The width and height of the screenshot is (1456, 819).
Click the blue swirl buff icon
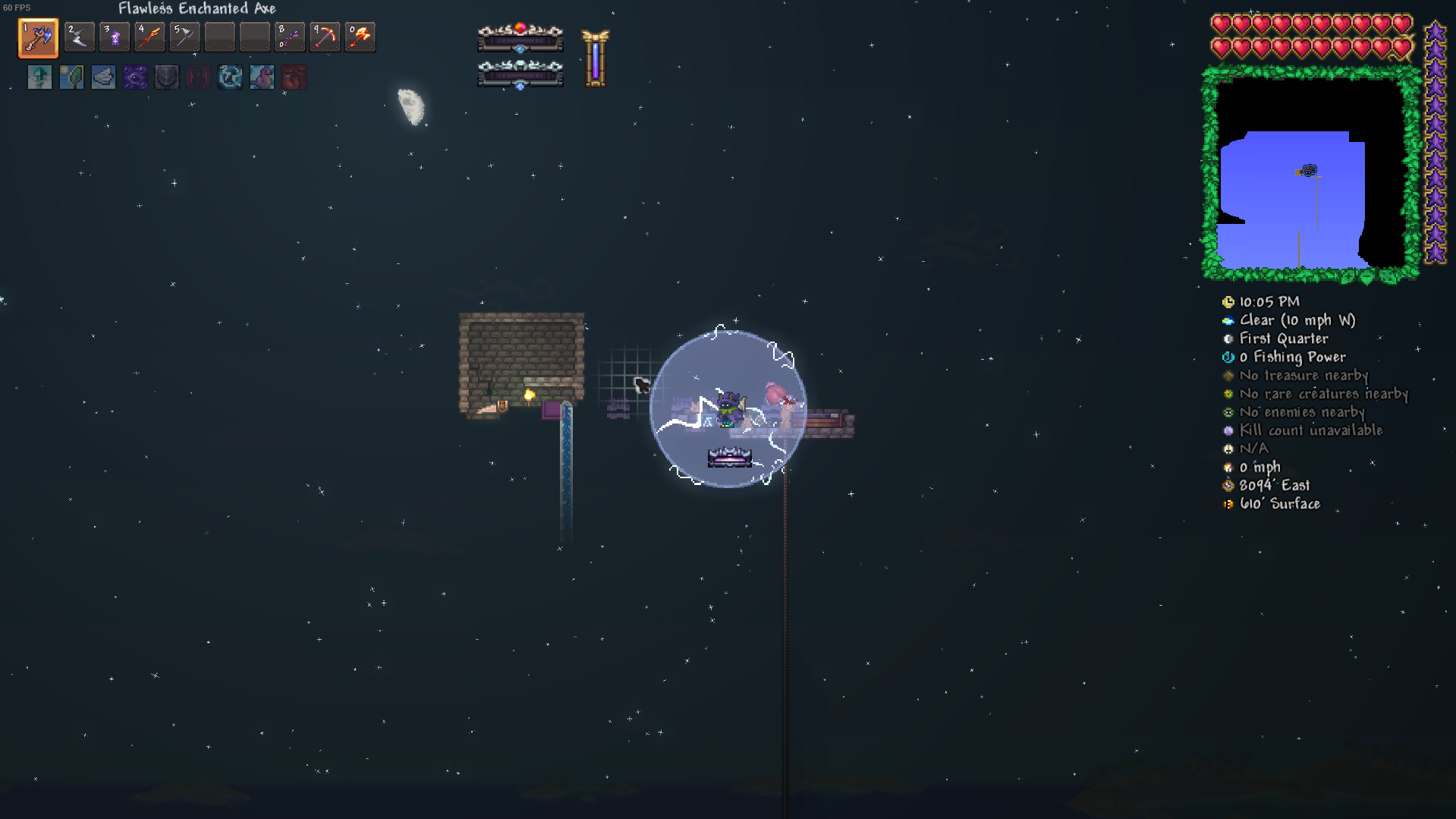[230, 77]
